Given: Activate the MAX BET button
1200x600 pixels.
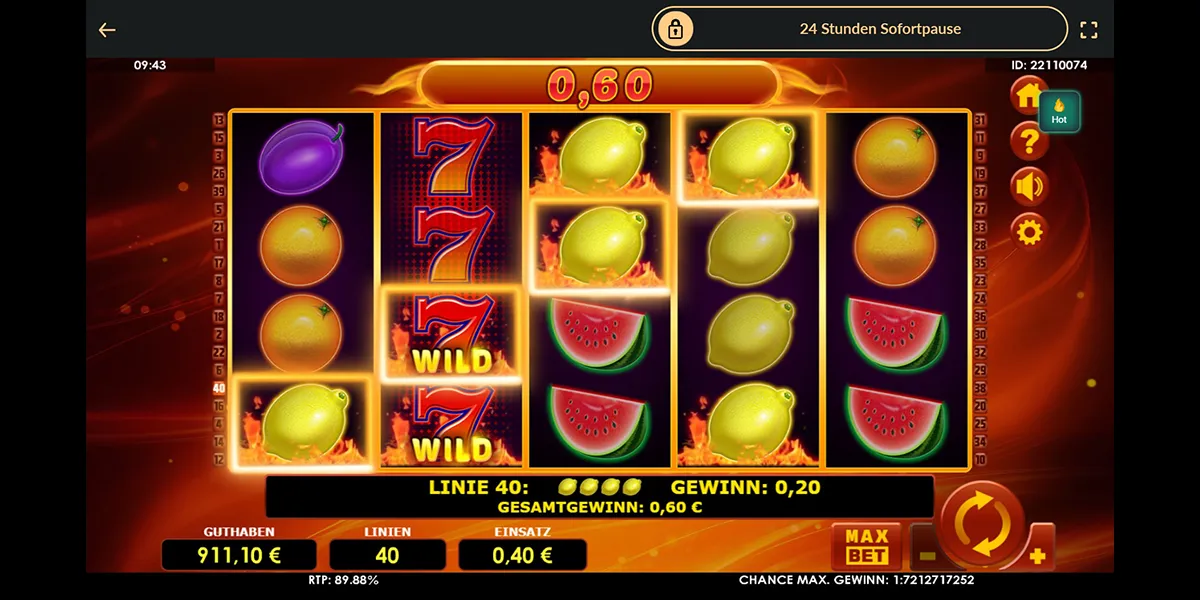Looking at the screenshot, I should 866,545.
